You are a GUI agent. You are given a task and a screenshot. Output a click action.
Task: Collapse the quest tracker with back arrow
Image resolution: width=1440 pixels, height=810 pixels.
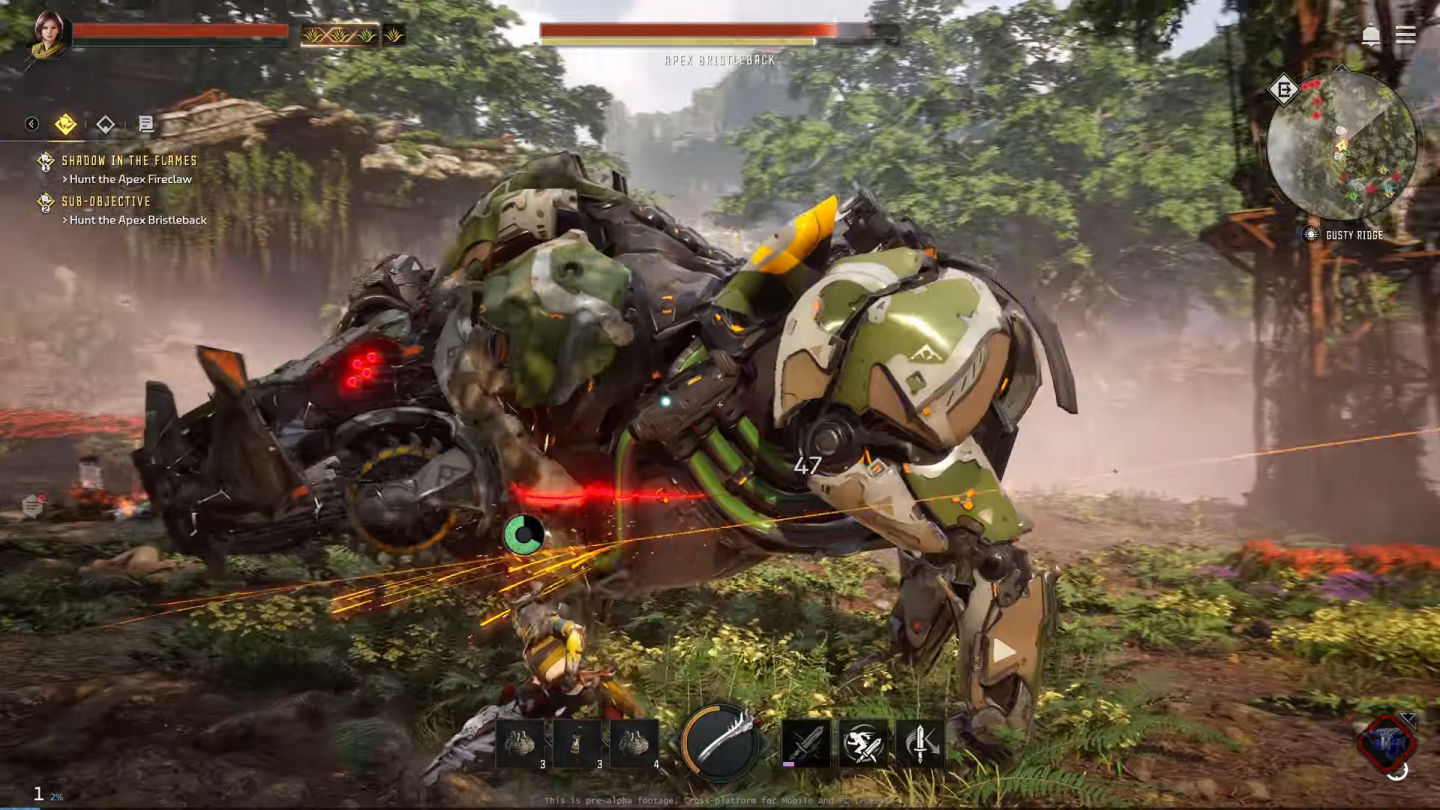(x=32, y=124)
